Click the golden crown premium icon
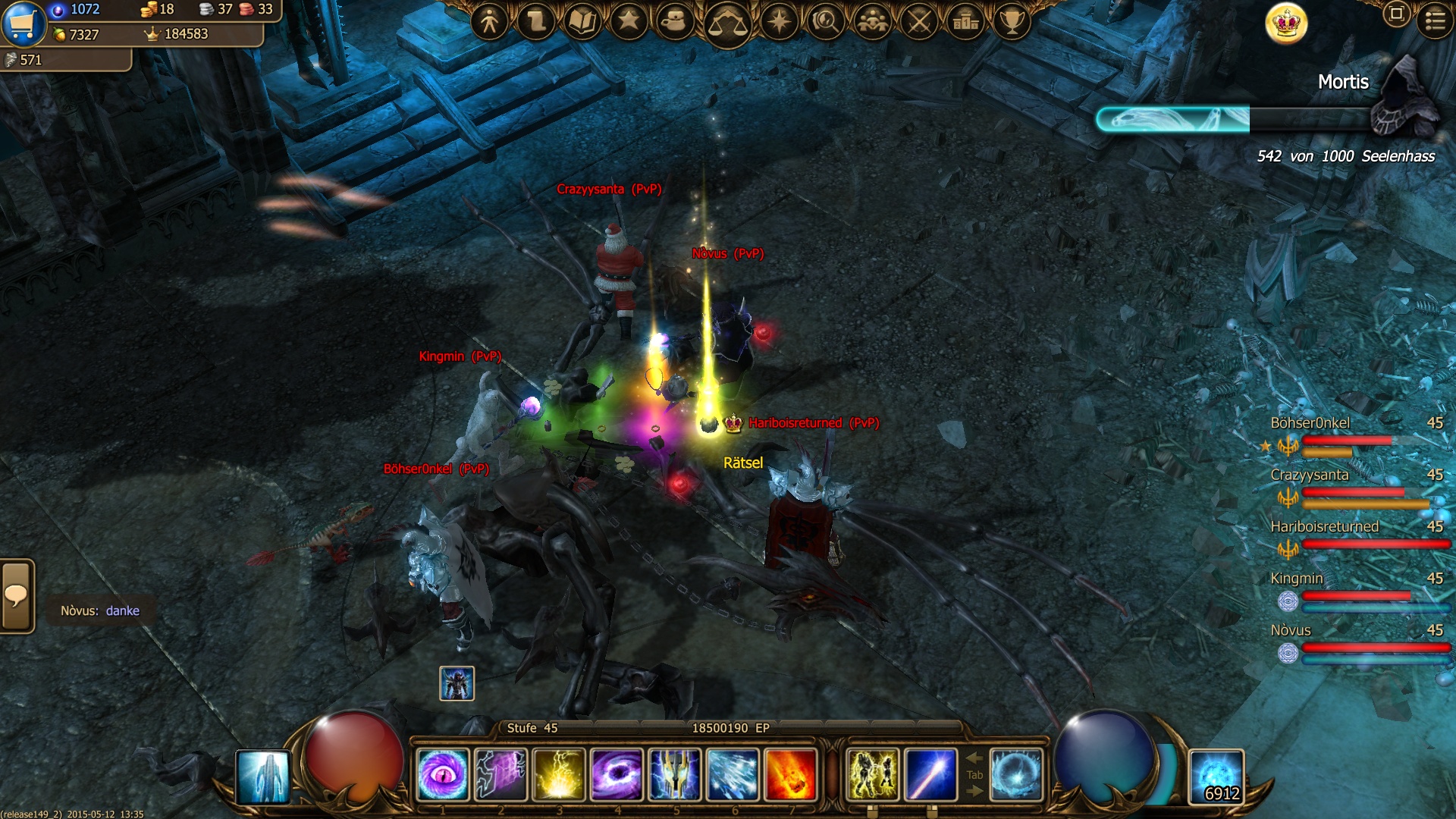Viewport: 1456px width, 819px height. click(x=1286, y=24)
